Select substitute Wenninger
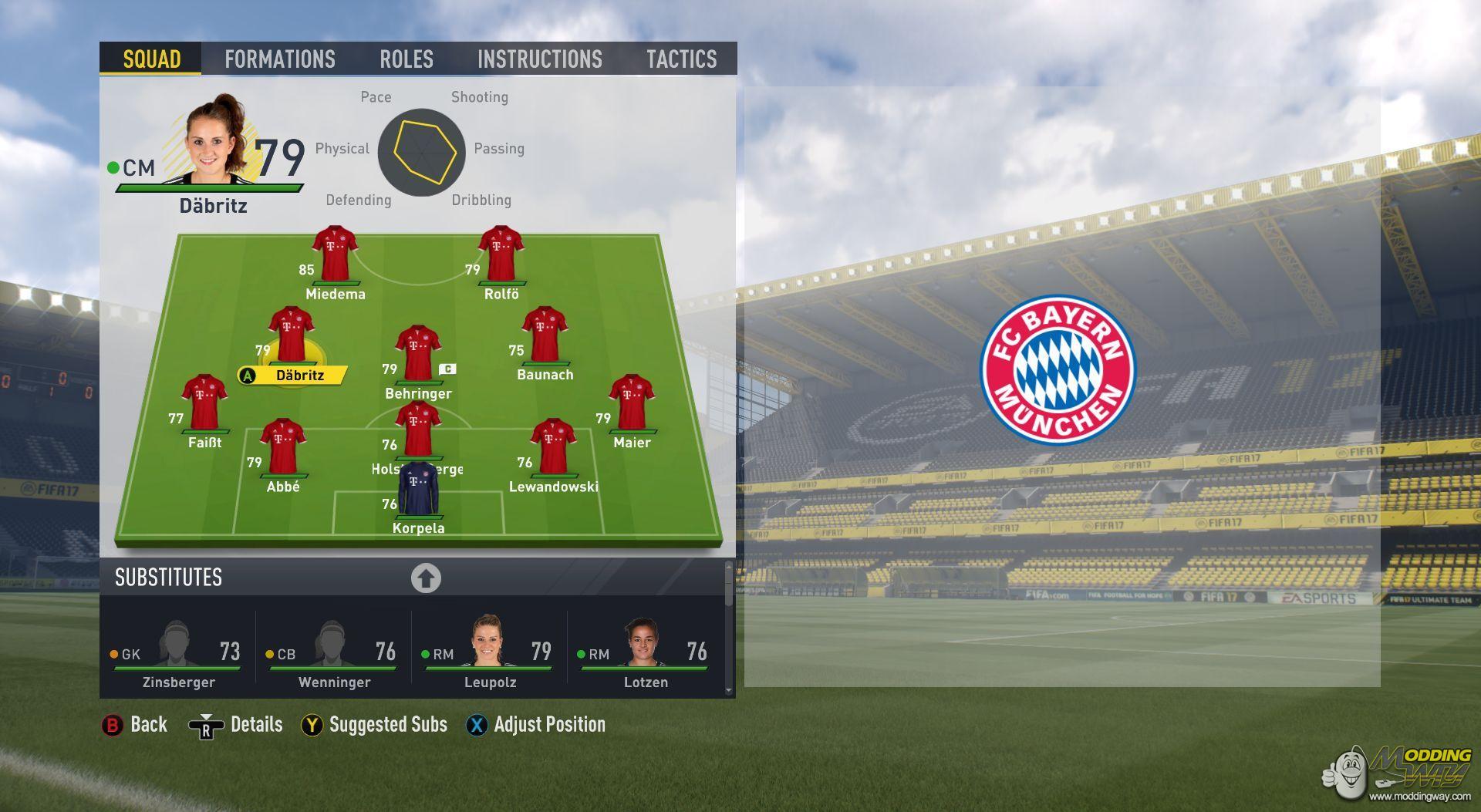This screenshot has width=1481, height=812. (x=334, y=652)
